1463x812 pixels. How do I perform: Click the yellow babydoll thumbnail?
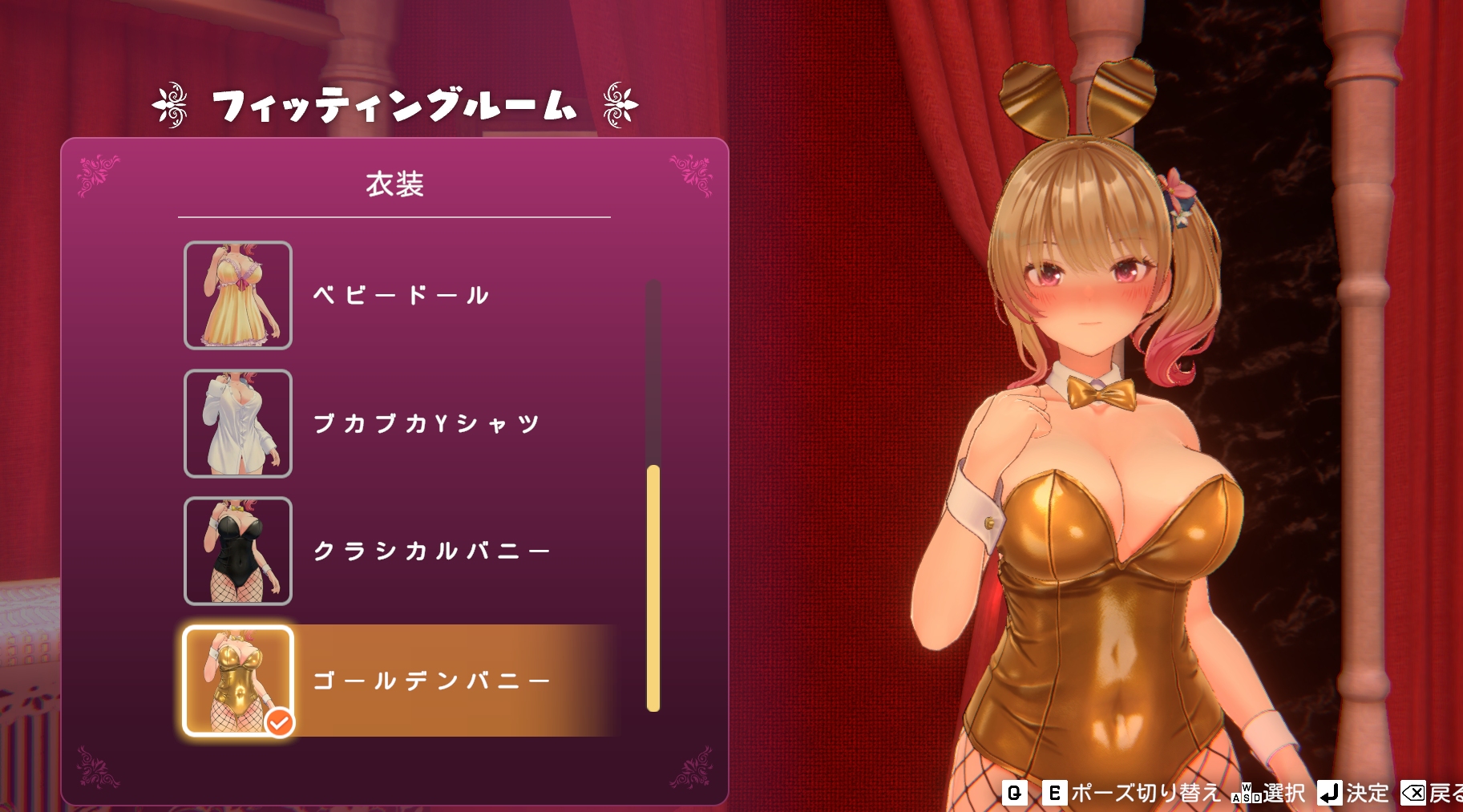pyautogui.click(x=238, y=295)
